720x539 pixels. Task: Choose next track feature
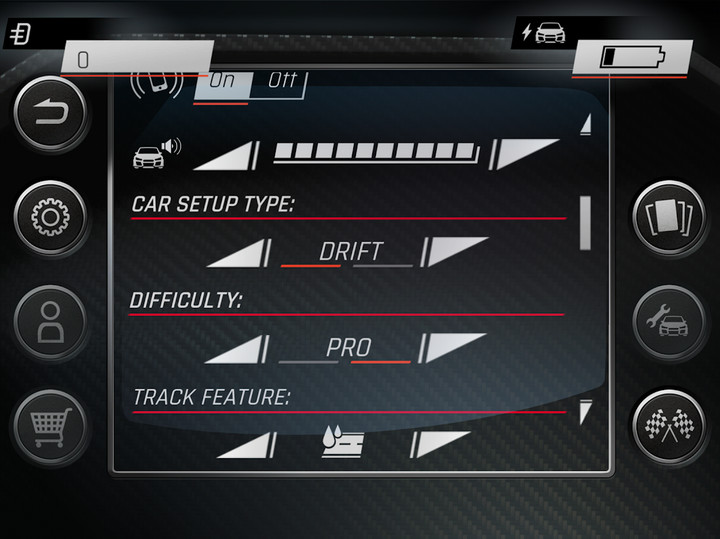click(440, 443)
